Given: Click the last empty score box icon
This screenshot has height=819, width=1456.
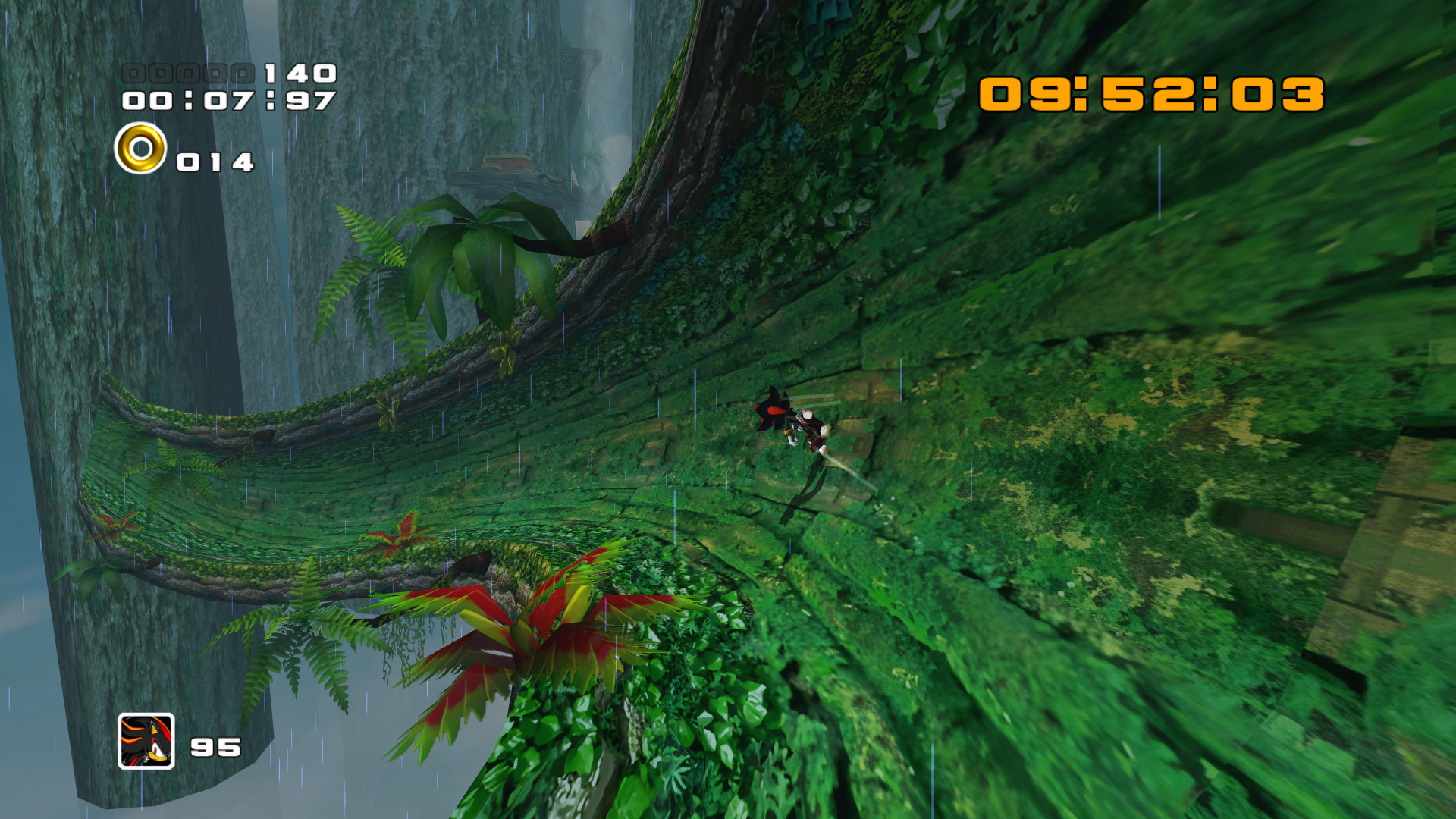Looking at the screenshot, I should pos(242,74).
